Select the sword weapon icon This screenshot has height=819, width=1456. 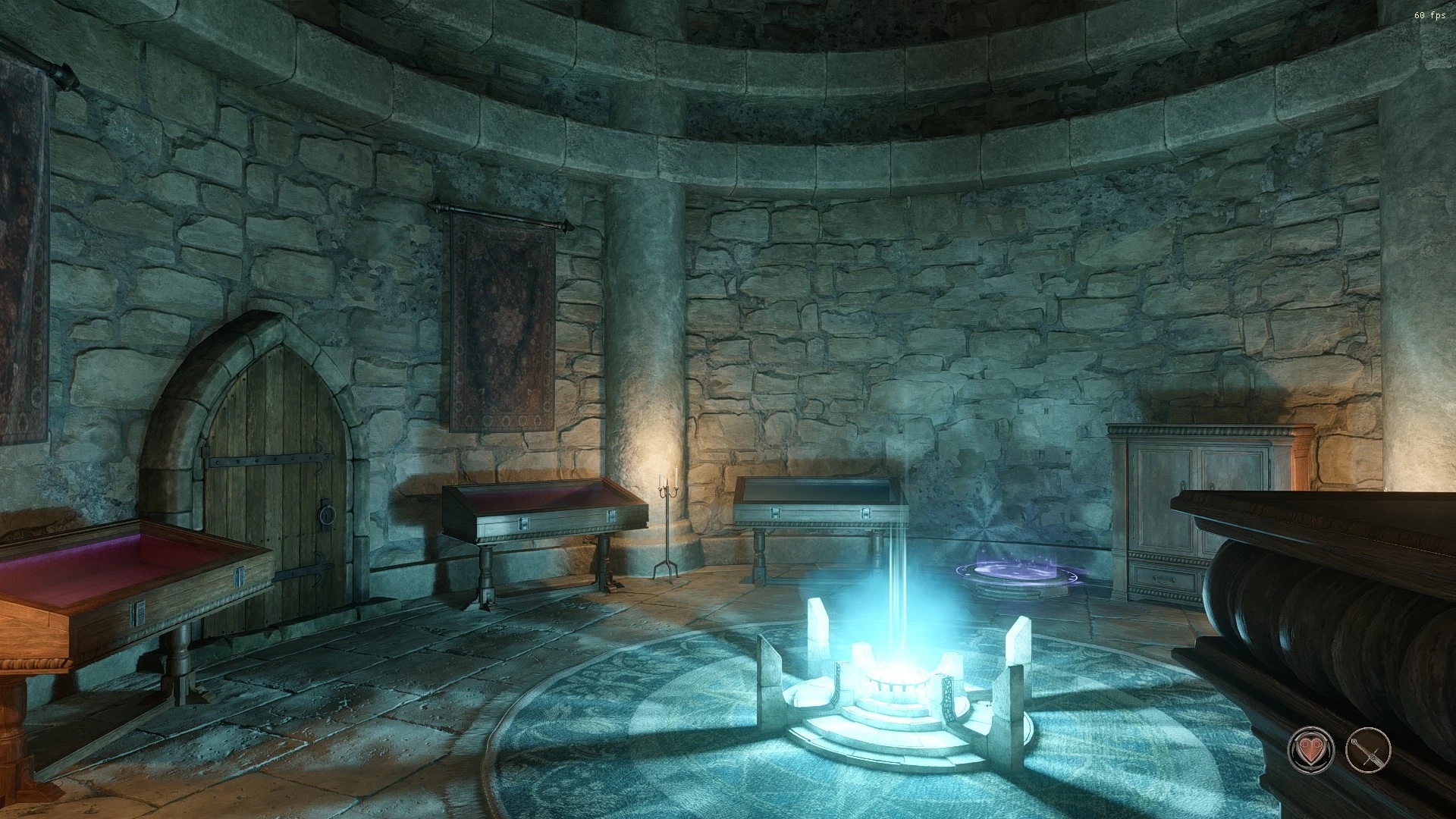point(1367,750)
